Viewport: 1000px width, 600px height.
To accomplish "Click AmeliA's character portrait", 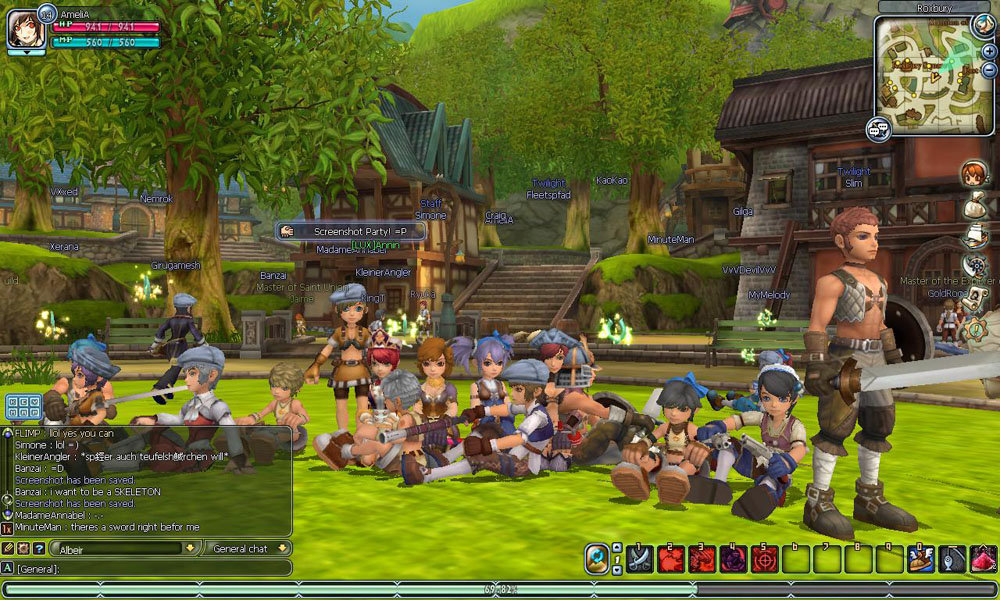I will click(x=24, y=29).
